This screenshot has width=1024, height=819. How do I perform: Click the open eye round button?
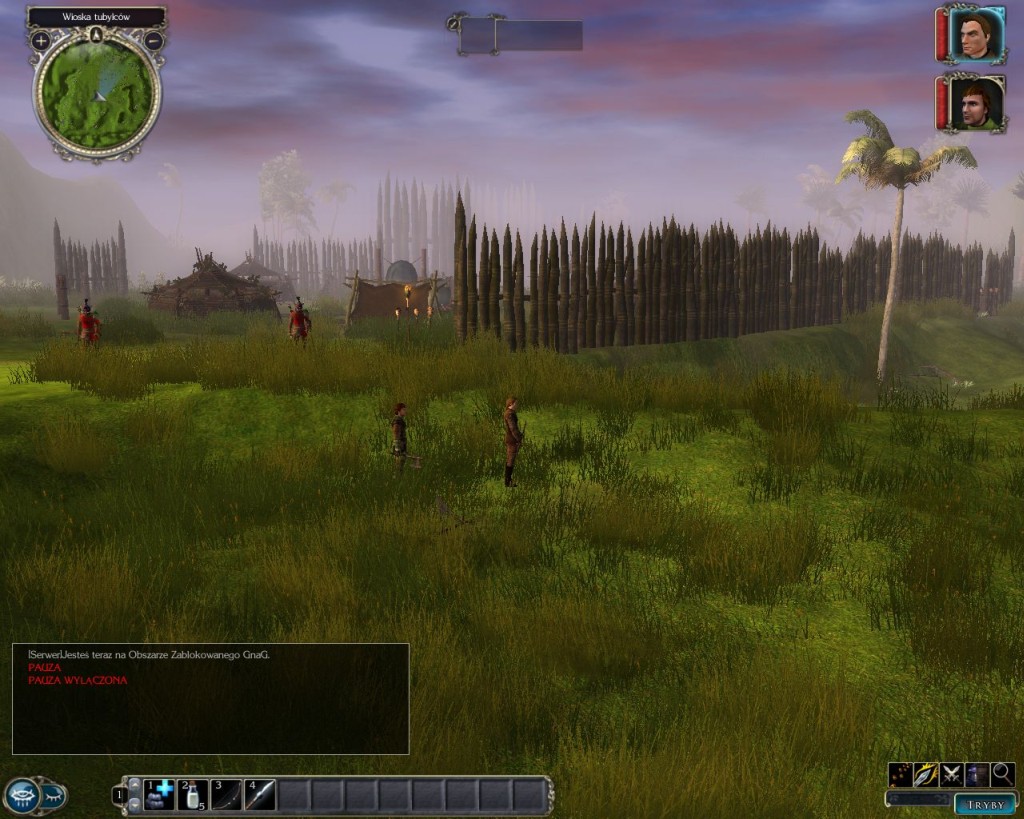pyautogui.click(x=22, y=795)
